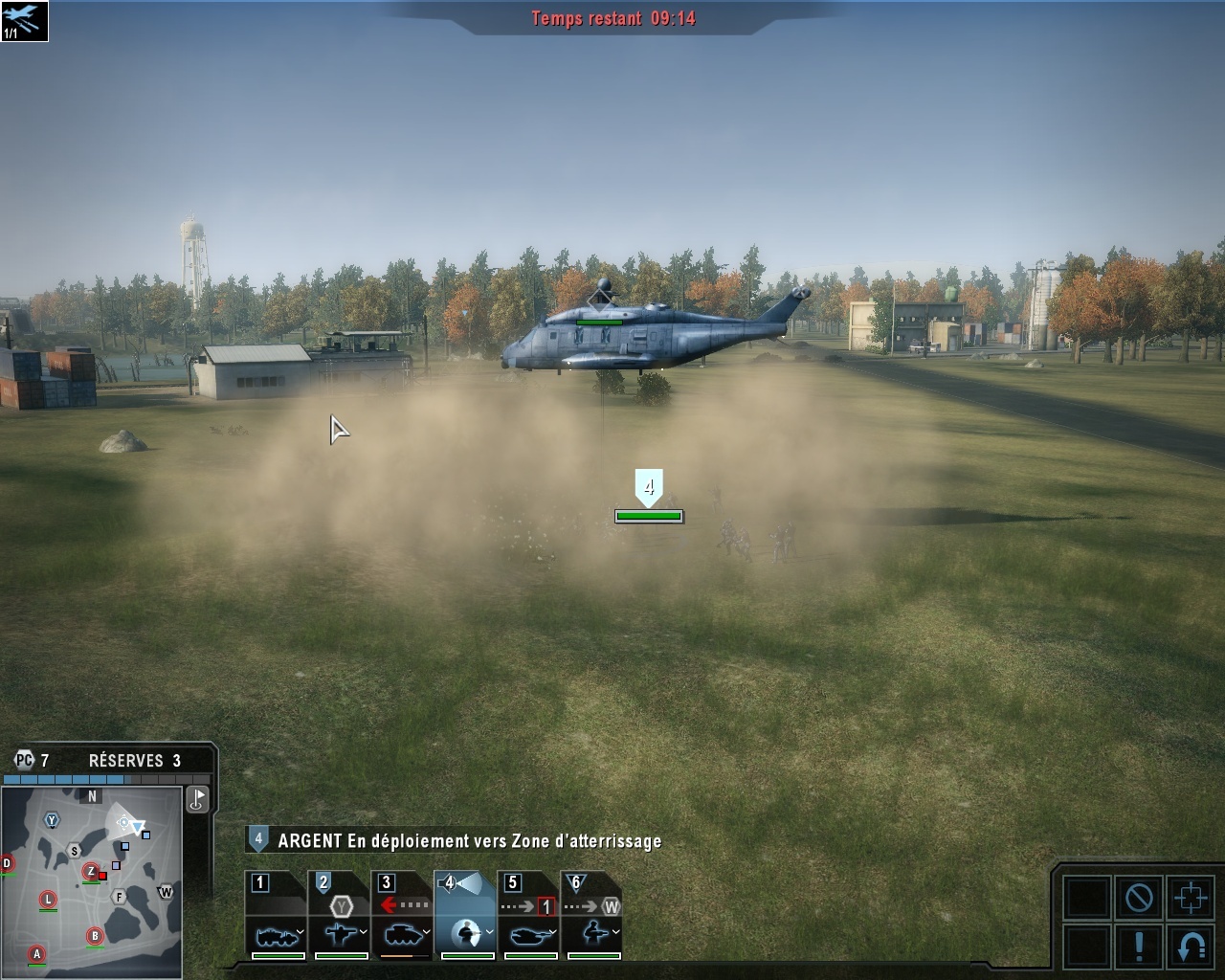The image size is (1225, 980).
Task: Activate the stop/cancel order button
Action: [1139, 898]
